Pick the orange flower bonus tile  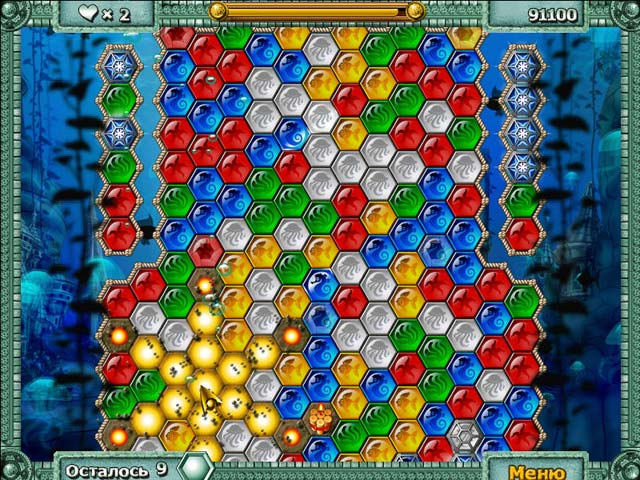320,417
